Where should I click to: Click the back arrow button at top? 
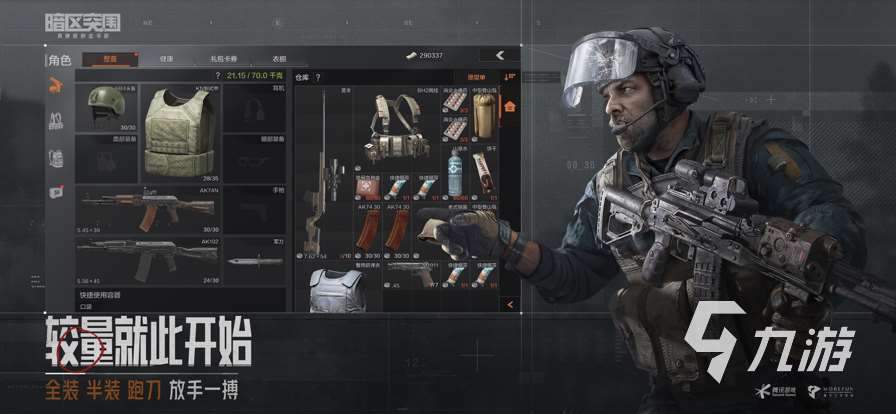[x=498, y=54]
